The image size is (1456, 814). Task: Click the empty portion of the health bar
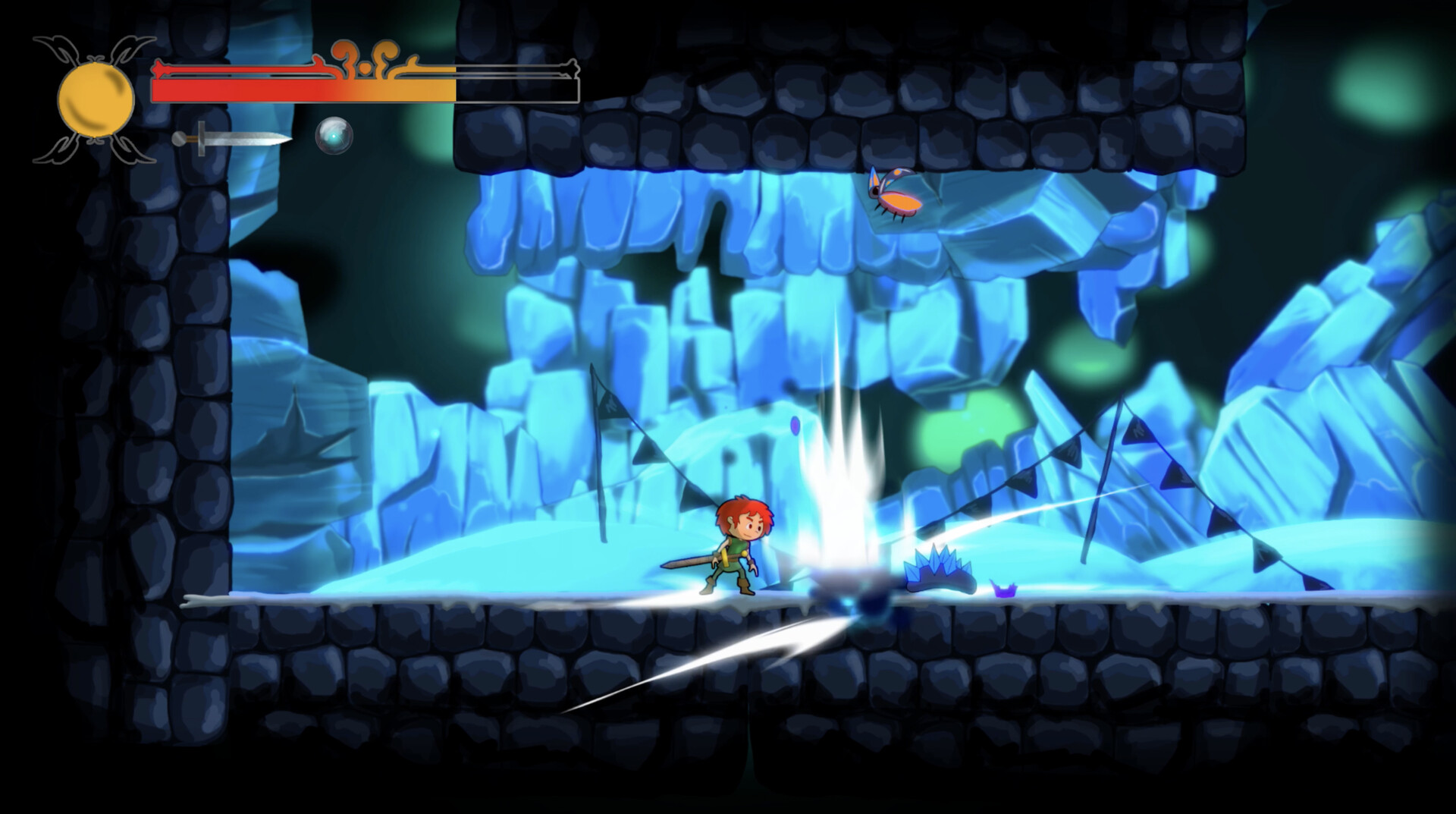click(x=516, y=91)
